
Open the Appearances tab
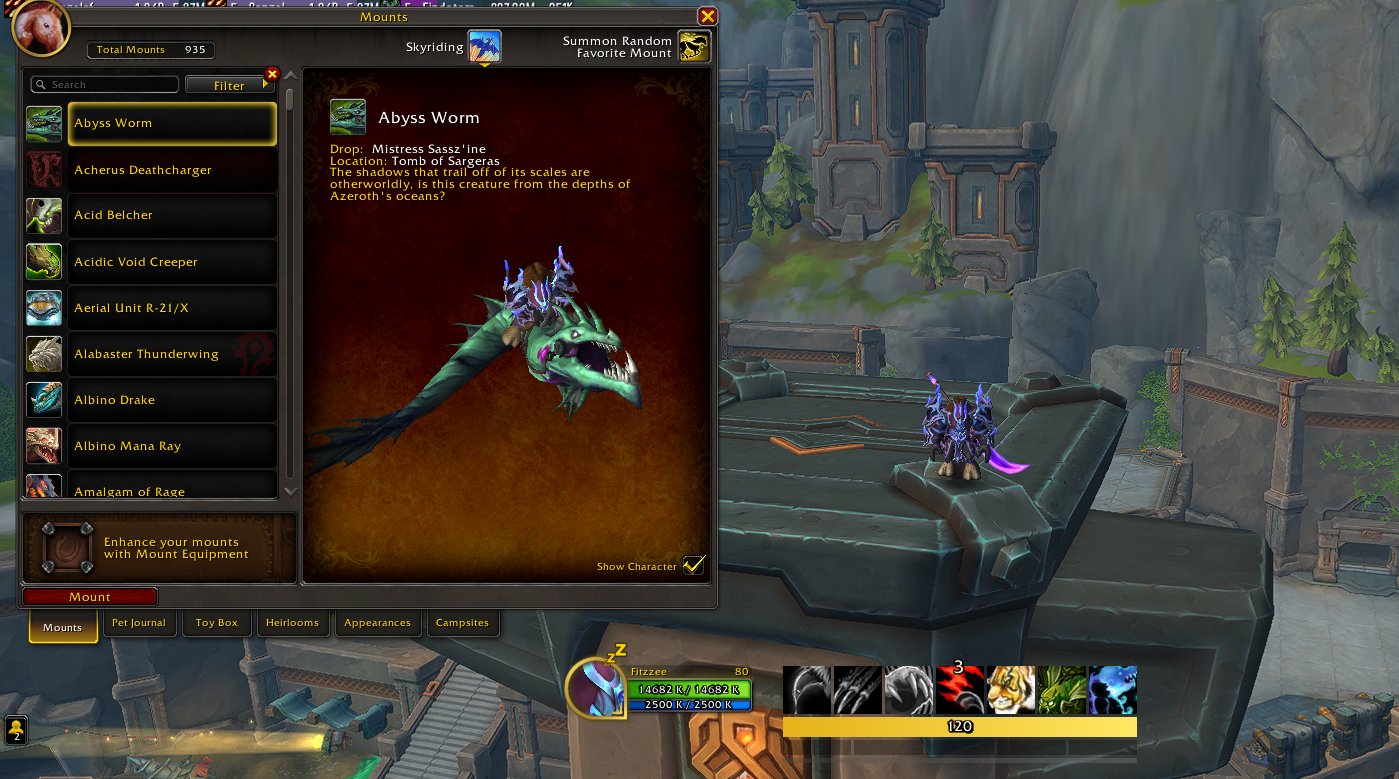(377, 623)
